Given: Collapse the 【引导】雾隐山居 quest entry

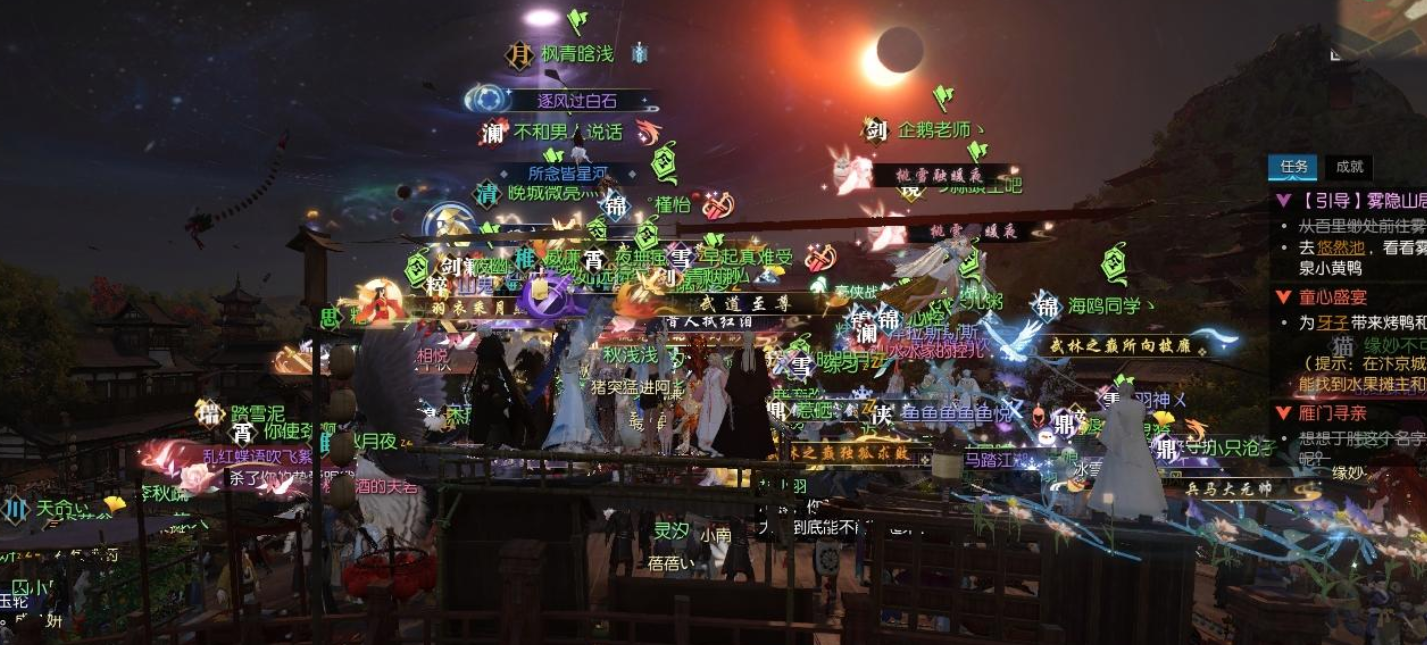Looking at the screenshot, I should 1283,201.
